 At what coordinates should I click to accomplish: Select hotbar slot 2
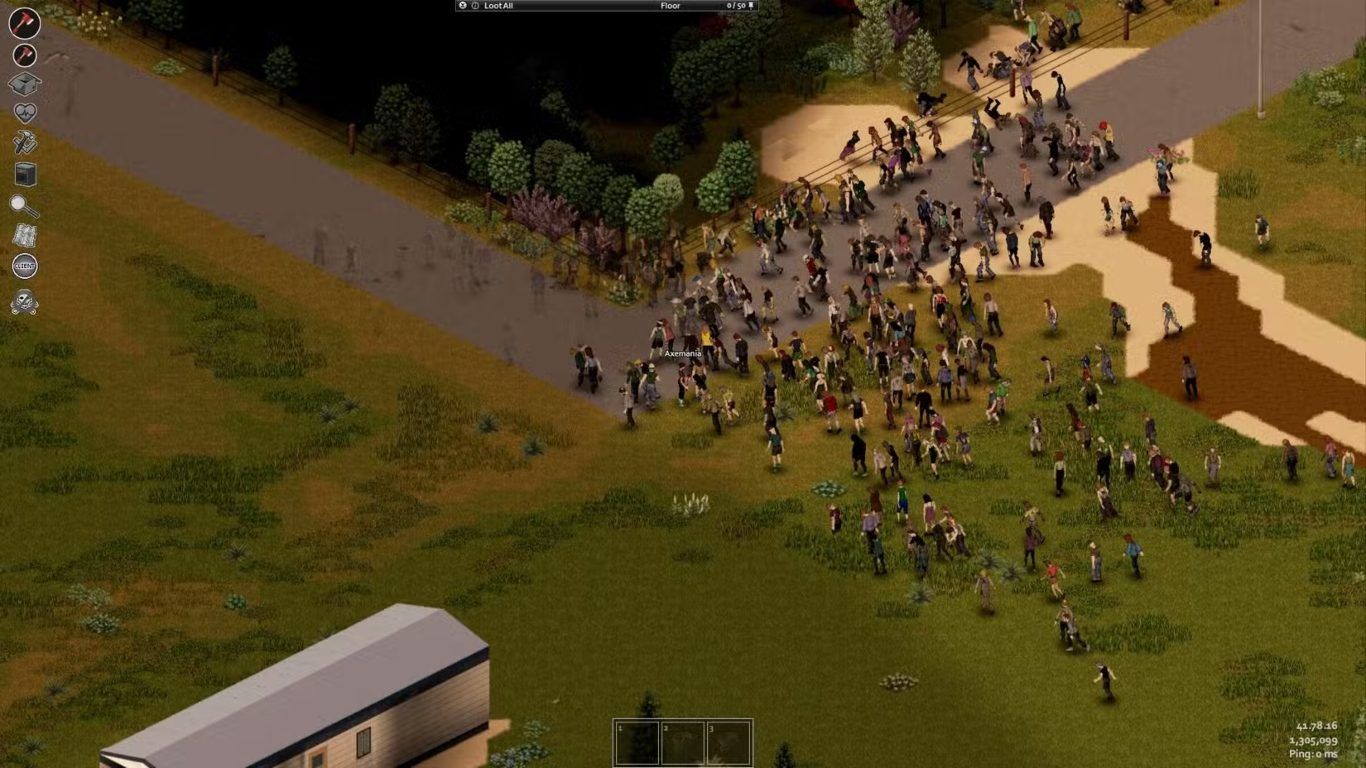pos(683,743)
